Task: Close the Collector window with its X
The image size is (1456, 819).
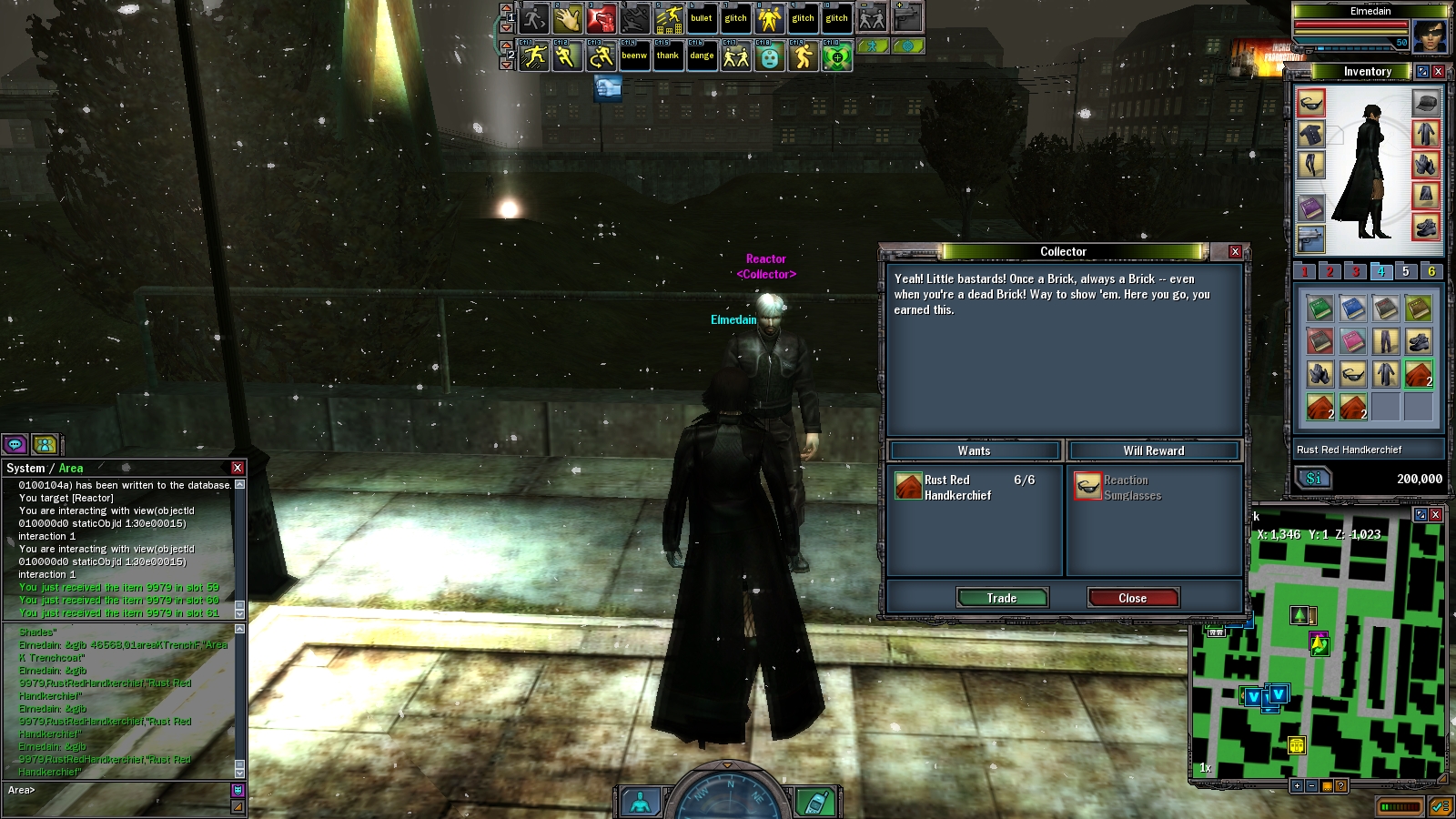Action: pos(1235,252)
